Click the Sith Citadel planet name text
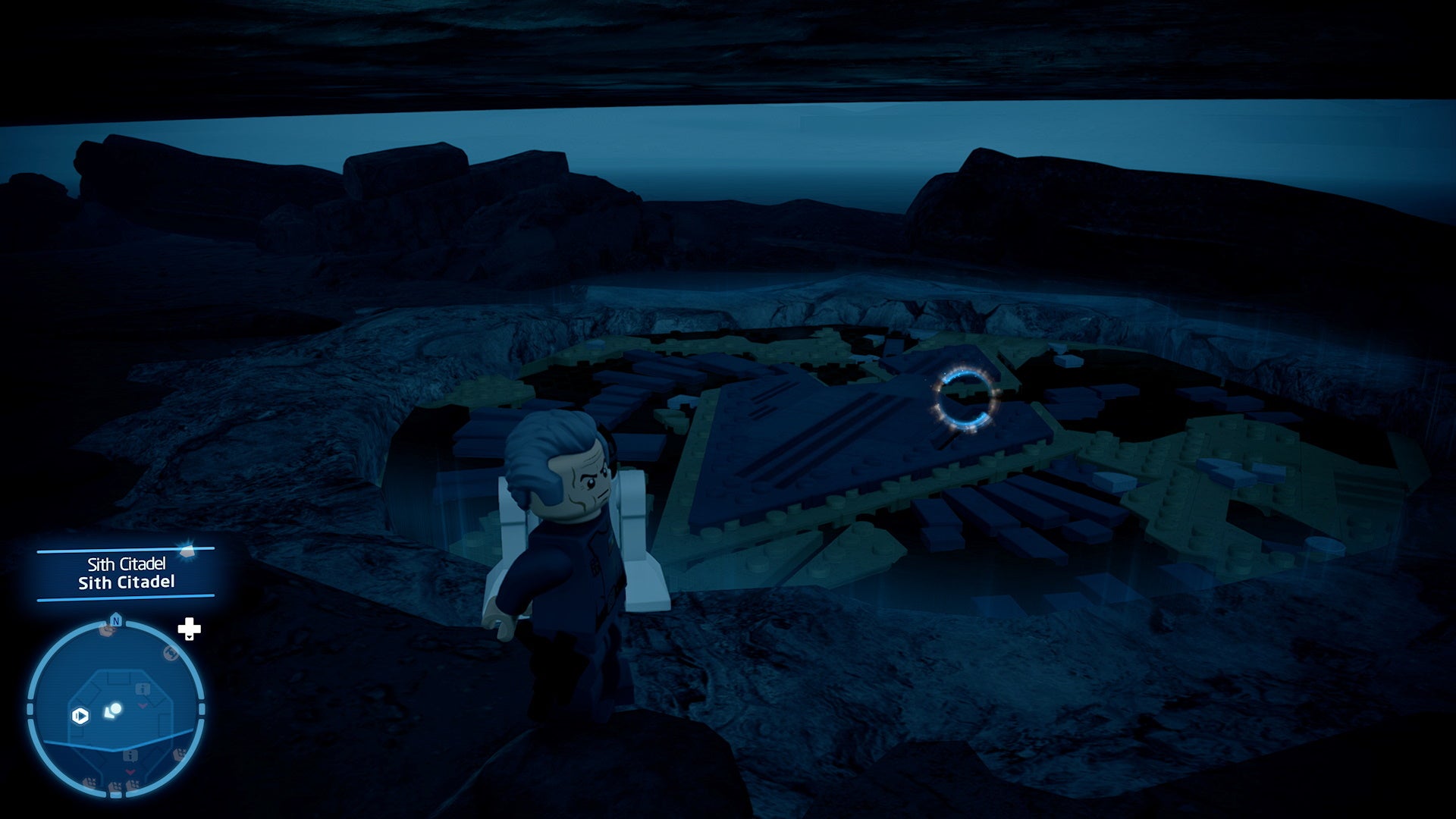The height and width of the screenshot is (819, 1456). (127, 563)
